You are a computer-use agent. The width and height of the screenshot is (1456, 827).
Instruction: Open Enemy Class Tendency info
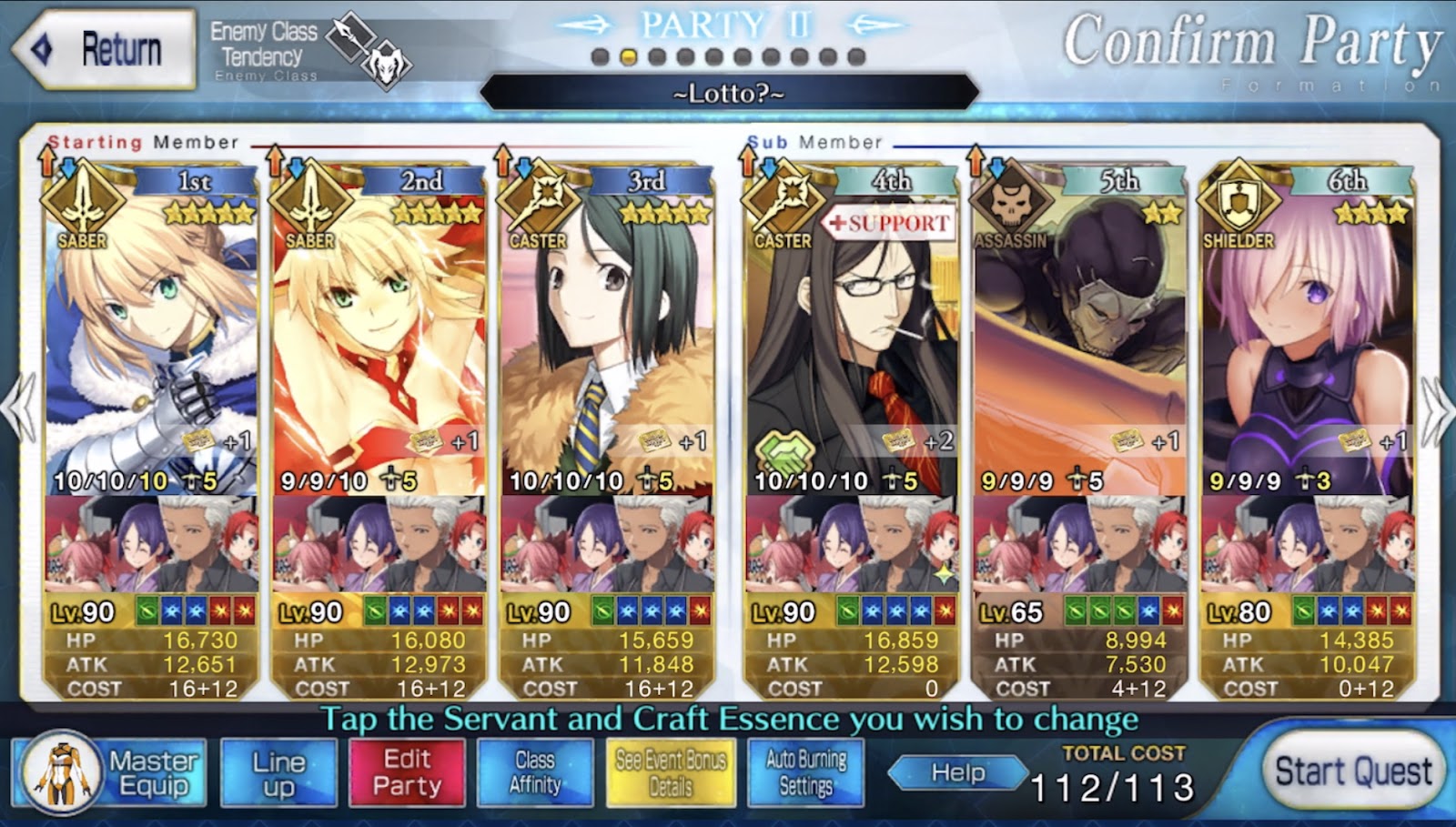309,50
